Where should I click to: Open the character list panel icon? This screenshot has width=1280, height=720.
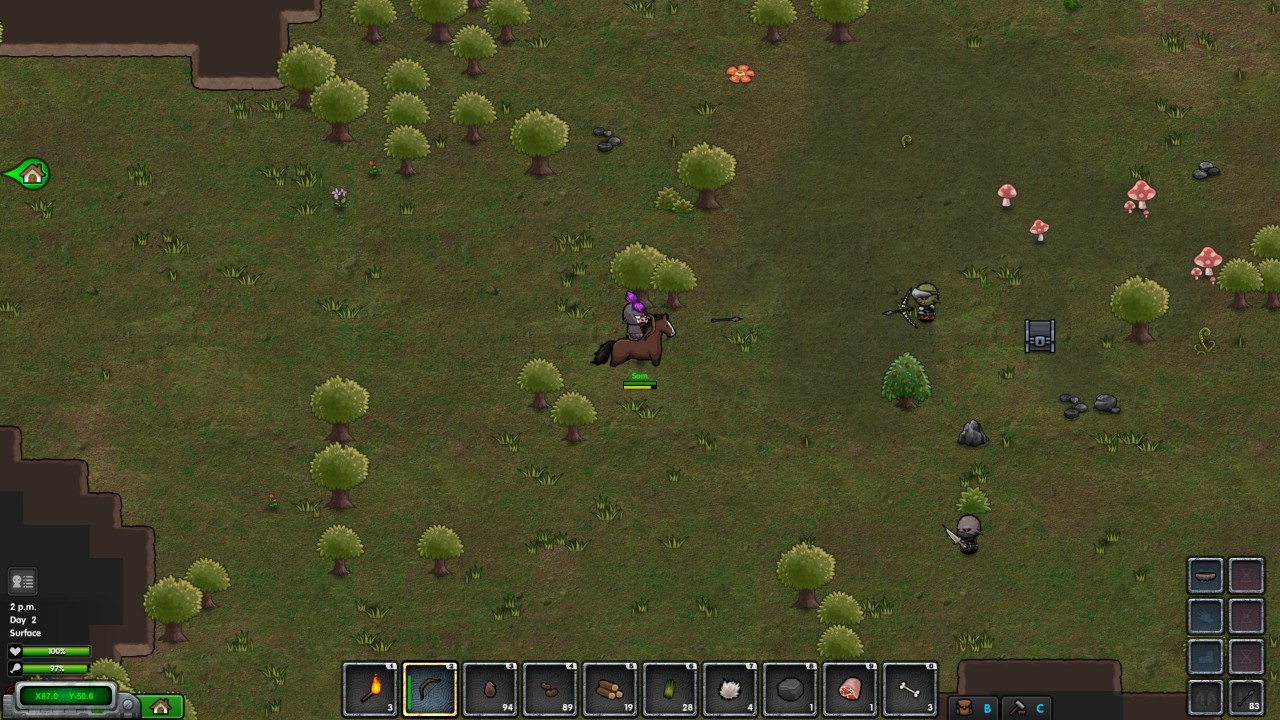(x=22, y=581)
